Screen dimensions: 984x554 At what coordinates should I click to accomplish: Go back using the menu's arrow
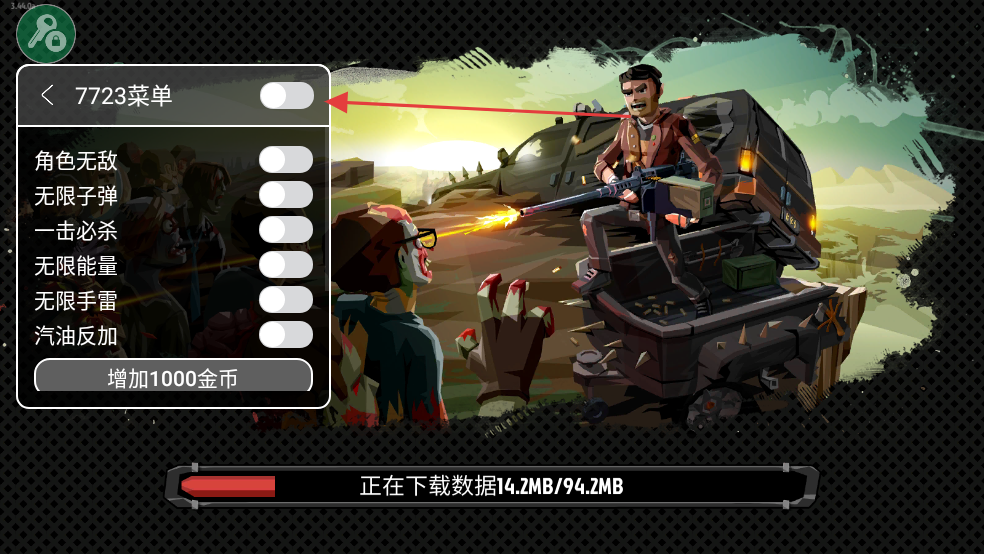[x=47, y=95]
